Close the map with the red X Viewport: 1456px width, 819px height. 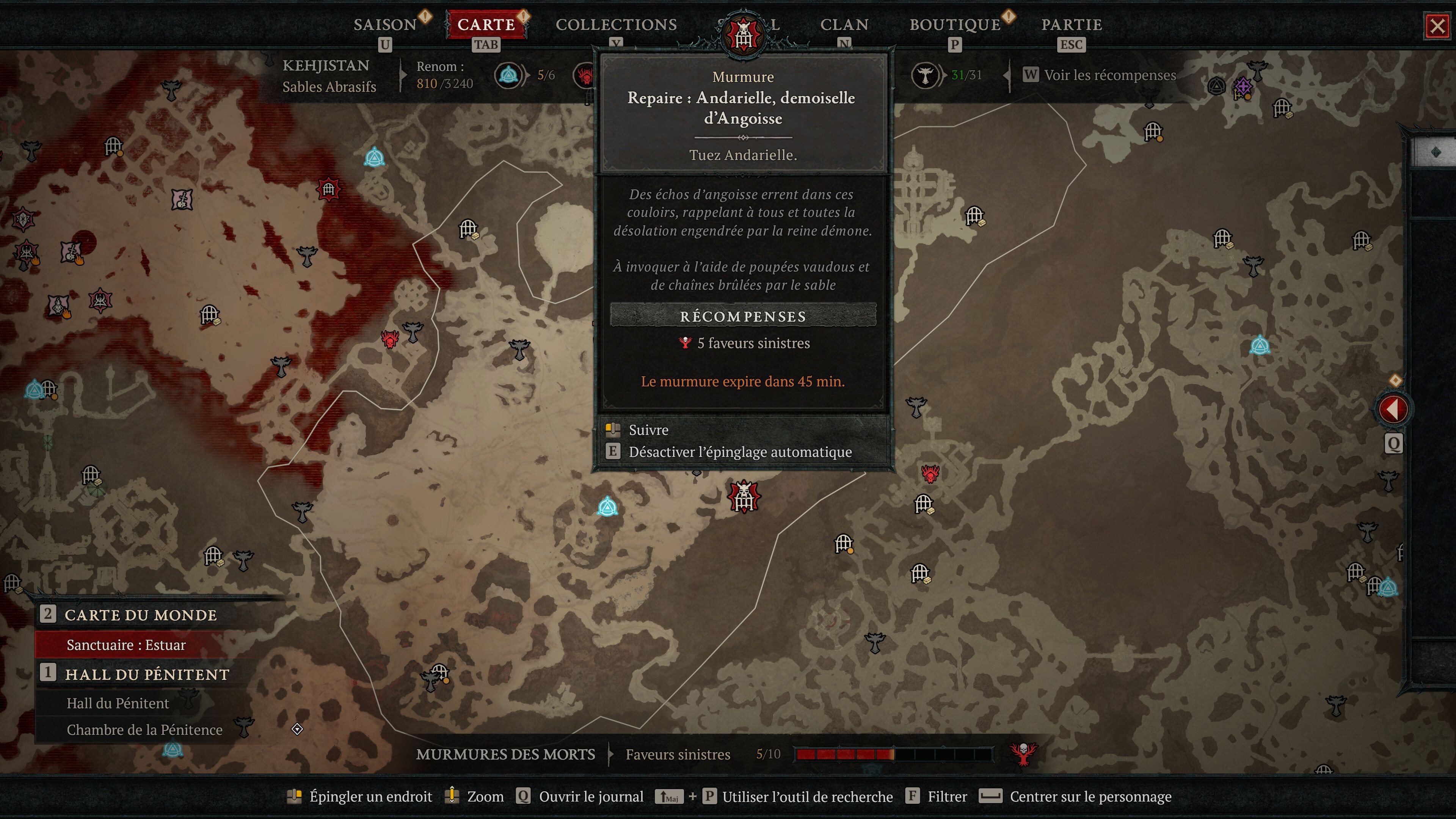coord(1437,26)
